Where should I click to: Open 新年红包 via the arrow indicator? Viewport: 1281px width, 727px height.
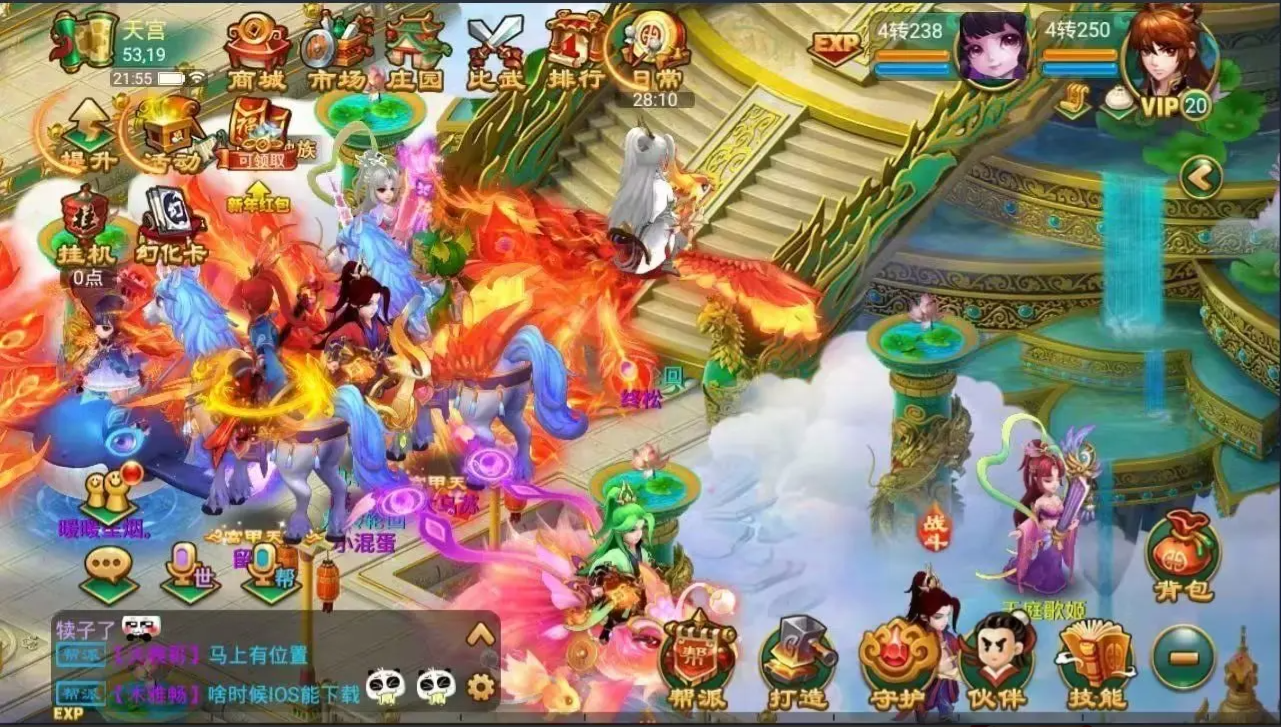tap(257, 189)
